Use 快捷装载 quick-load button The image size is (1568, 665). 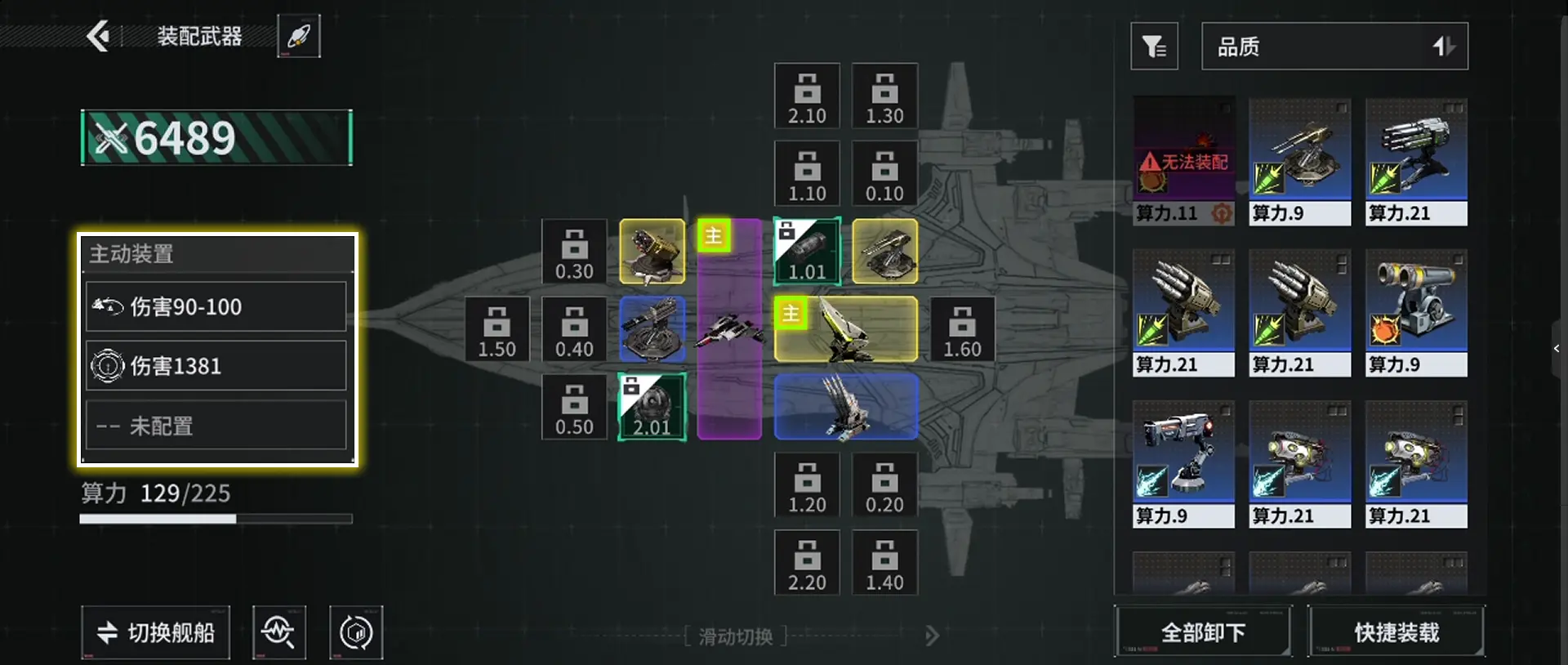1396,632
